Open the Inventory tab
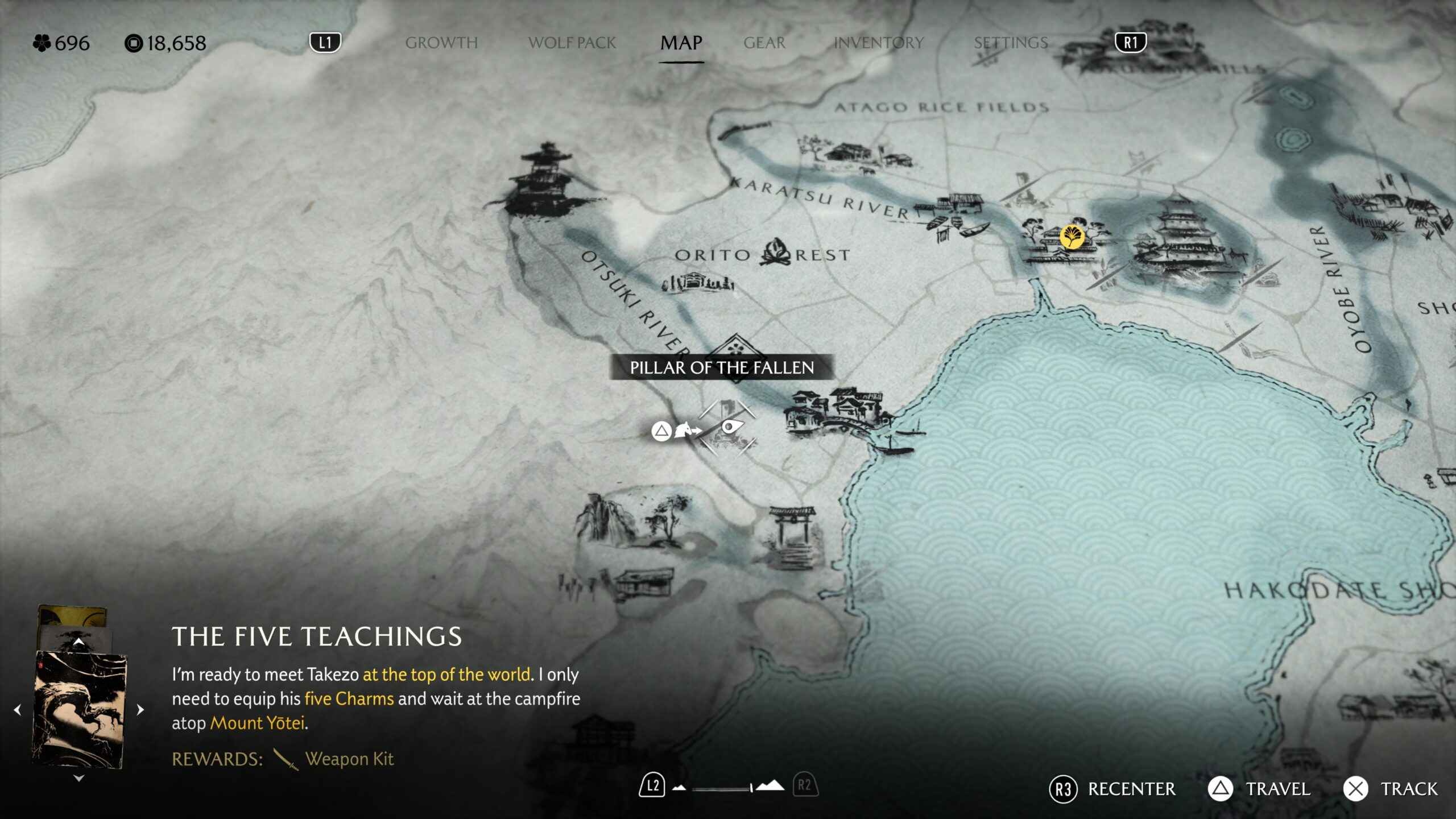The width and height of the screenshot is (1456, 819). pos(878,43)
